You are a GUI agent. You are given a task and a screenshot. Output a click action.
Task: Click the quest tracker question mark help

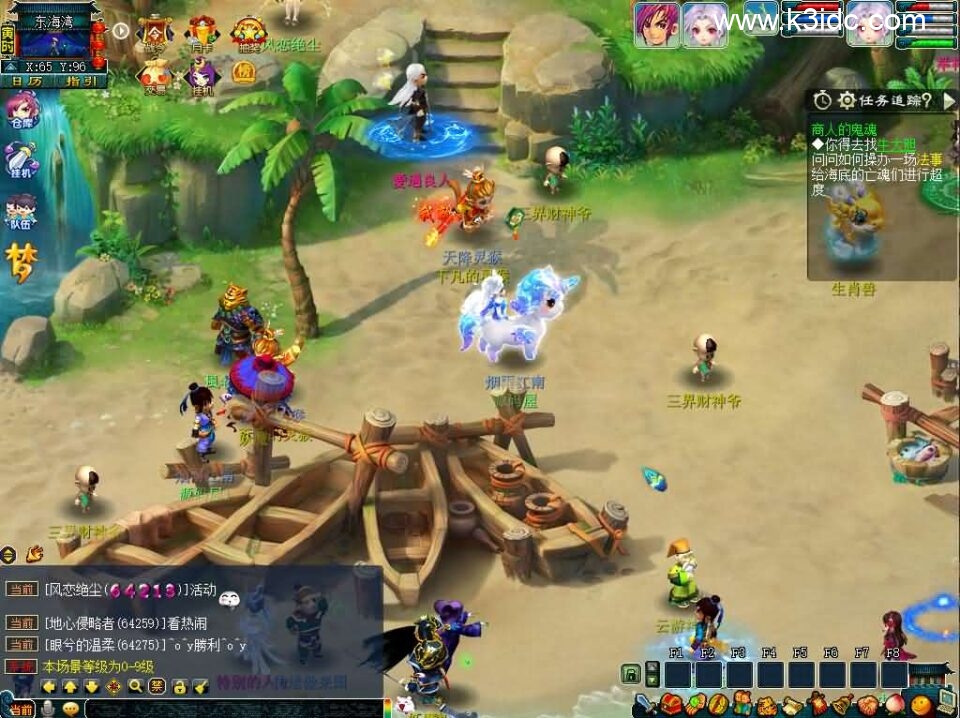[x=927, y=100]
